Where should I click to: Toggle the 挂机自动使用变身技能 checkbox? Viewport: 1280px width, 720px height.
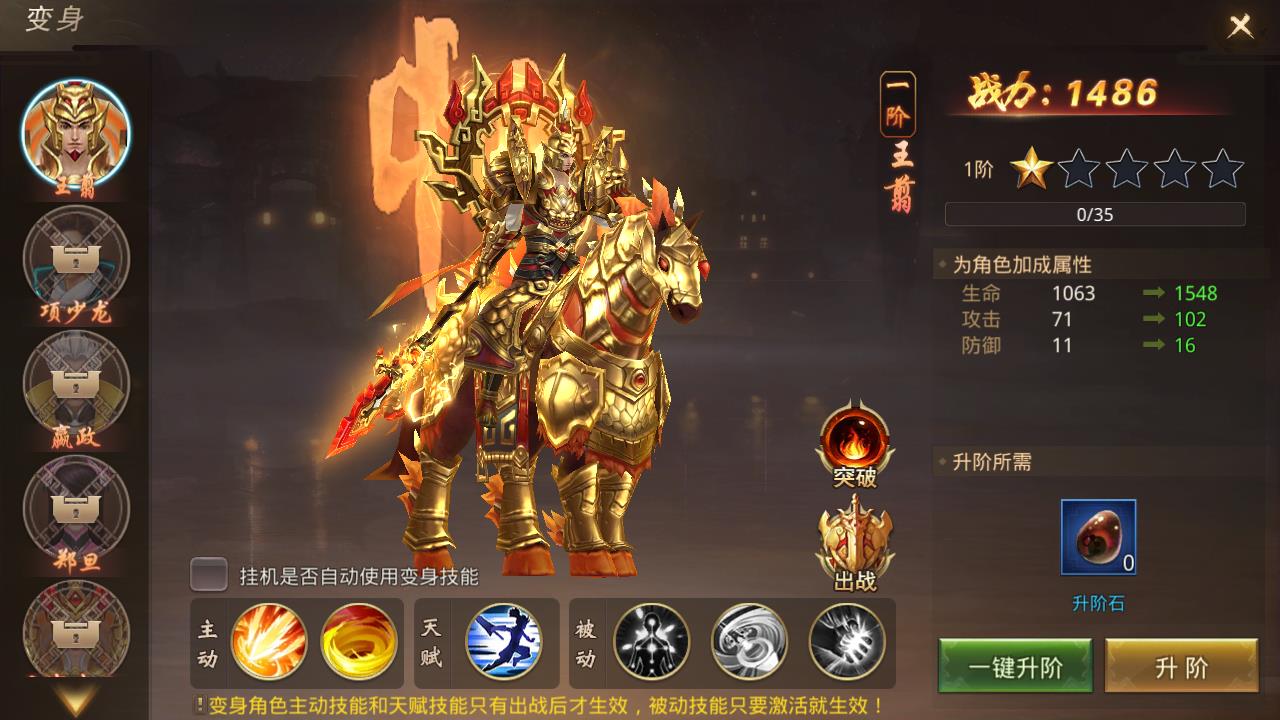tap(209, 575)
